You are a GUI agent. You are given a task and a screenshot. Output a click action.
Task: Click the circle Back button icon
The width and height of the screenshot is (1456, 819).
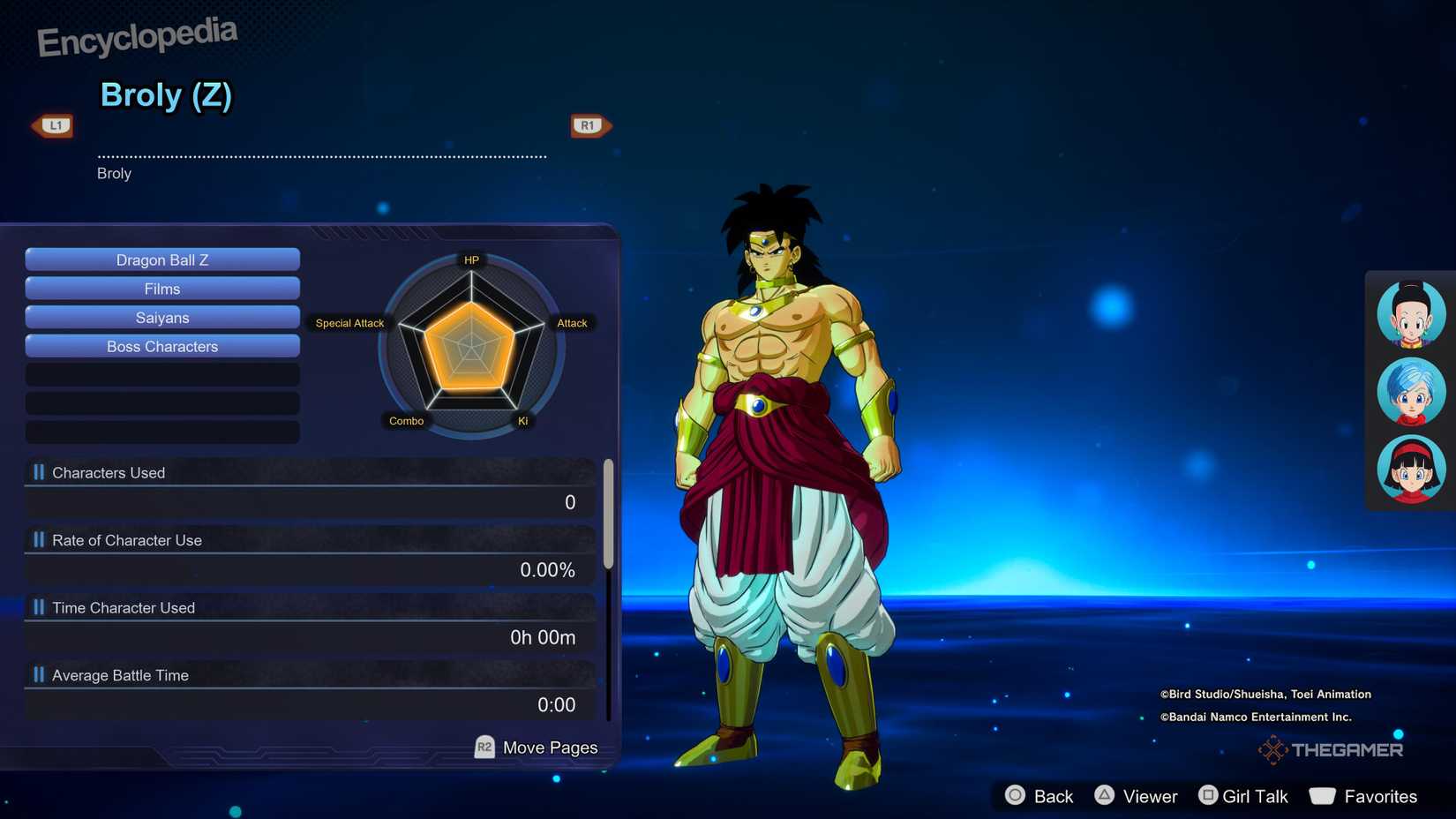pos(1017,795)
